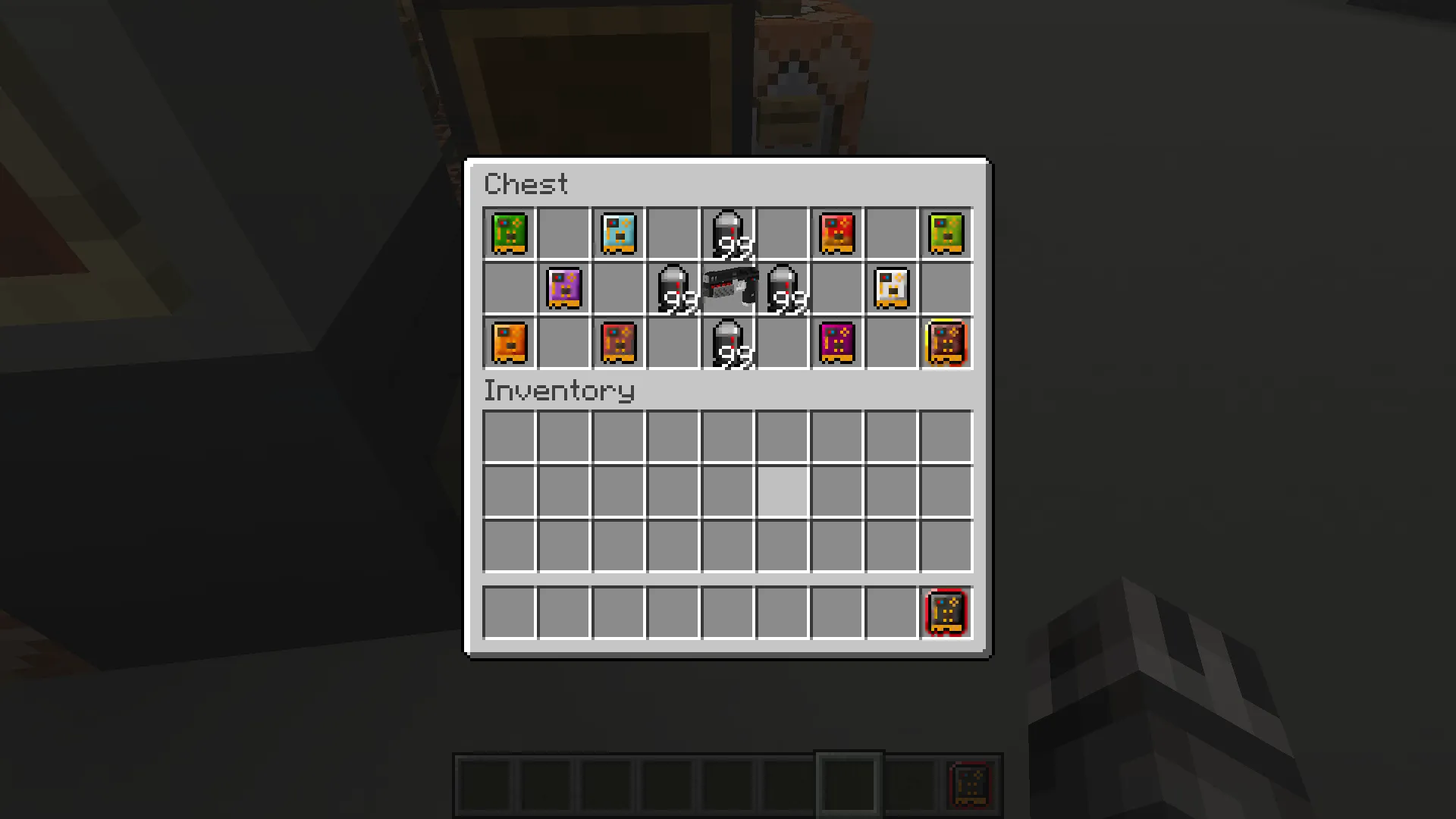Grab the lime circuit card at the row's end
Screen dimensions: 1456x819
point(945,233)
